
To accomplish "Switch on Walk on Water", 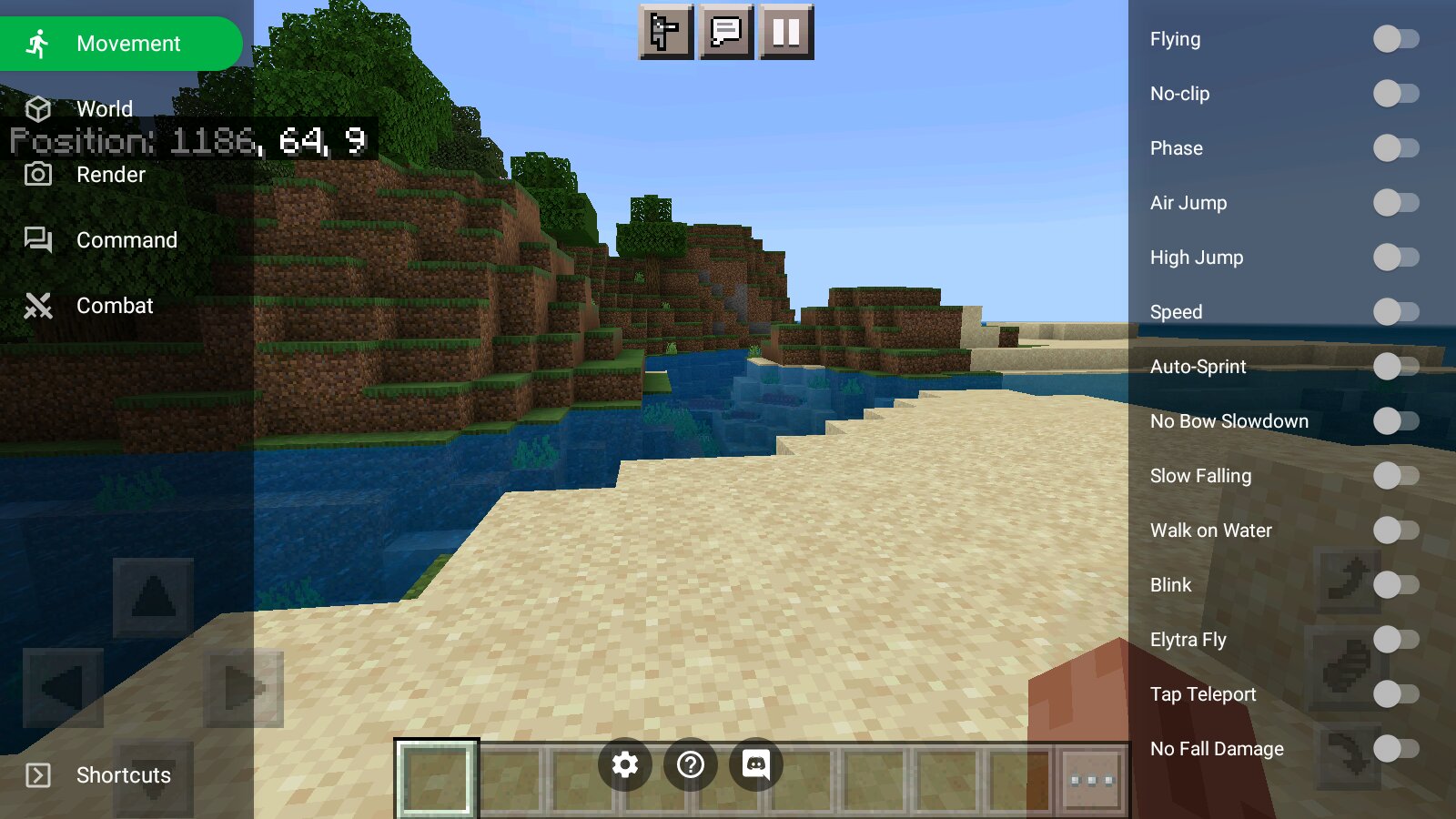I will point(1395,531).
